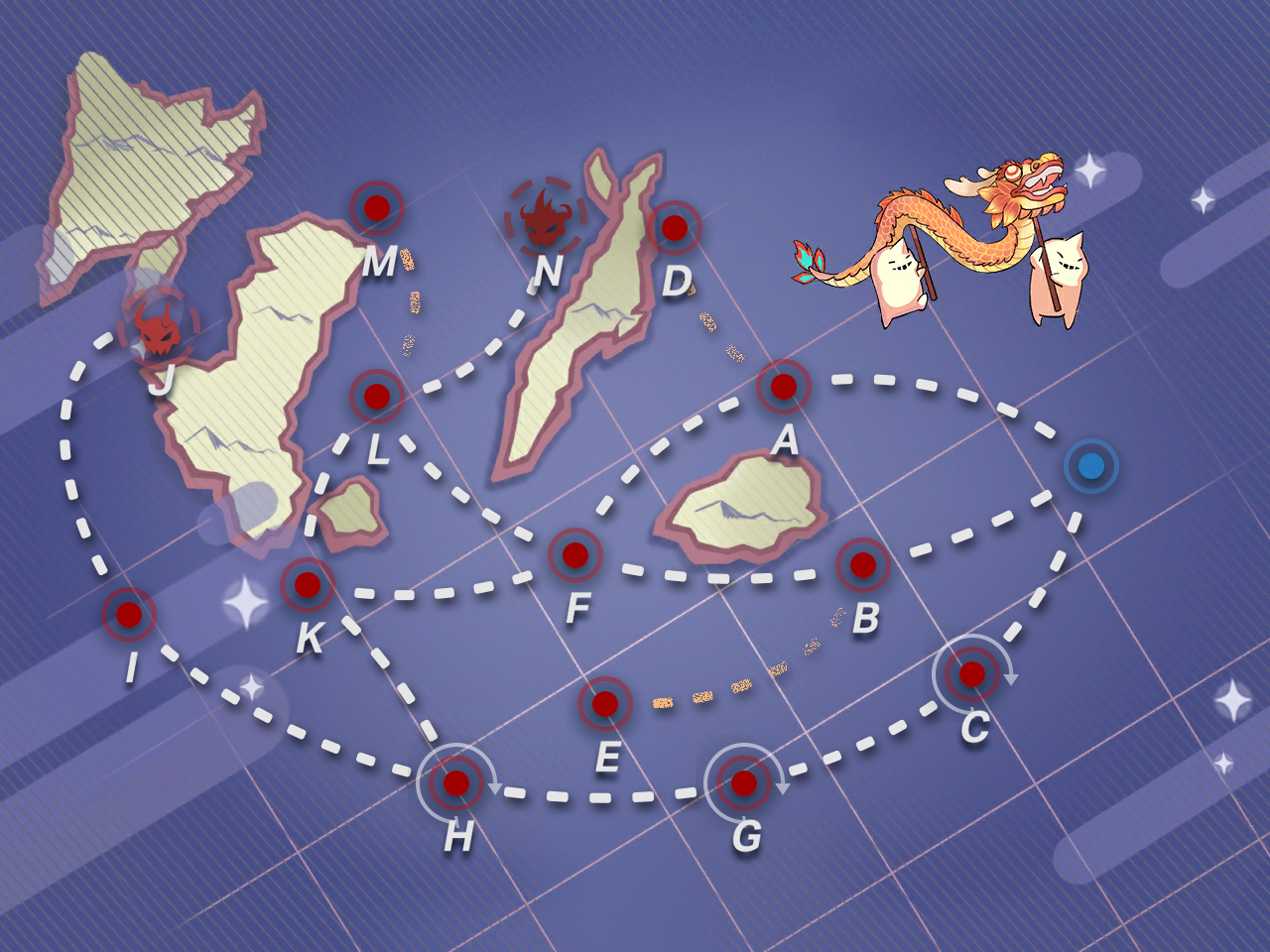This screenshot has width=1270, height=952.
Task: Choose map node K
Action: point(308,585)
